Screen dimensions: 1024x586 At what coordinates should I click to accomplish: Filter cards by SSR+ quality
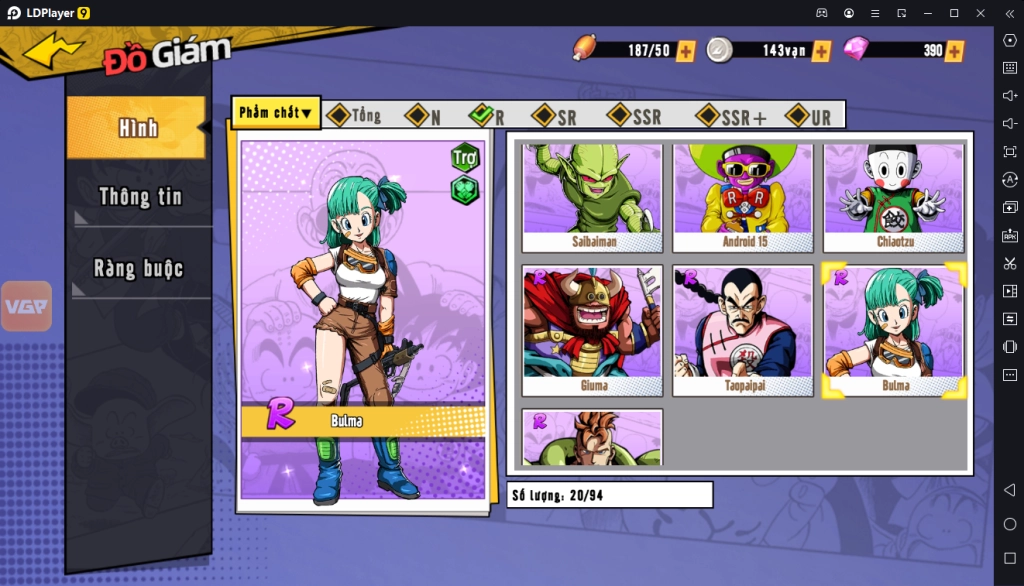731,117
